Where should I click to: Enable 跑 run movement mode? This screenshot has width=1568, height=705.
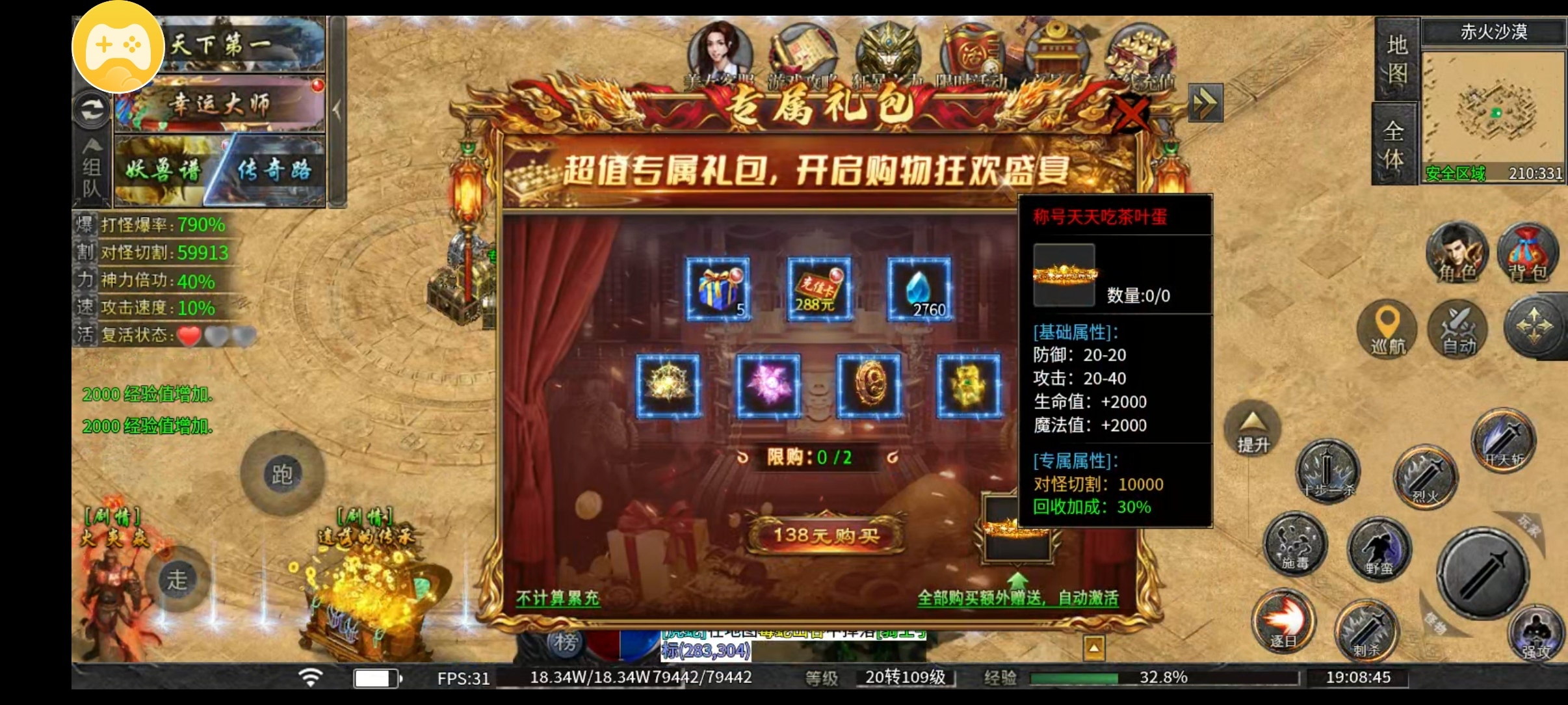click(x=282, y=472)
